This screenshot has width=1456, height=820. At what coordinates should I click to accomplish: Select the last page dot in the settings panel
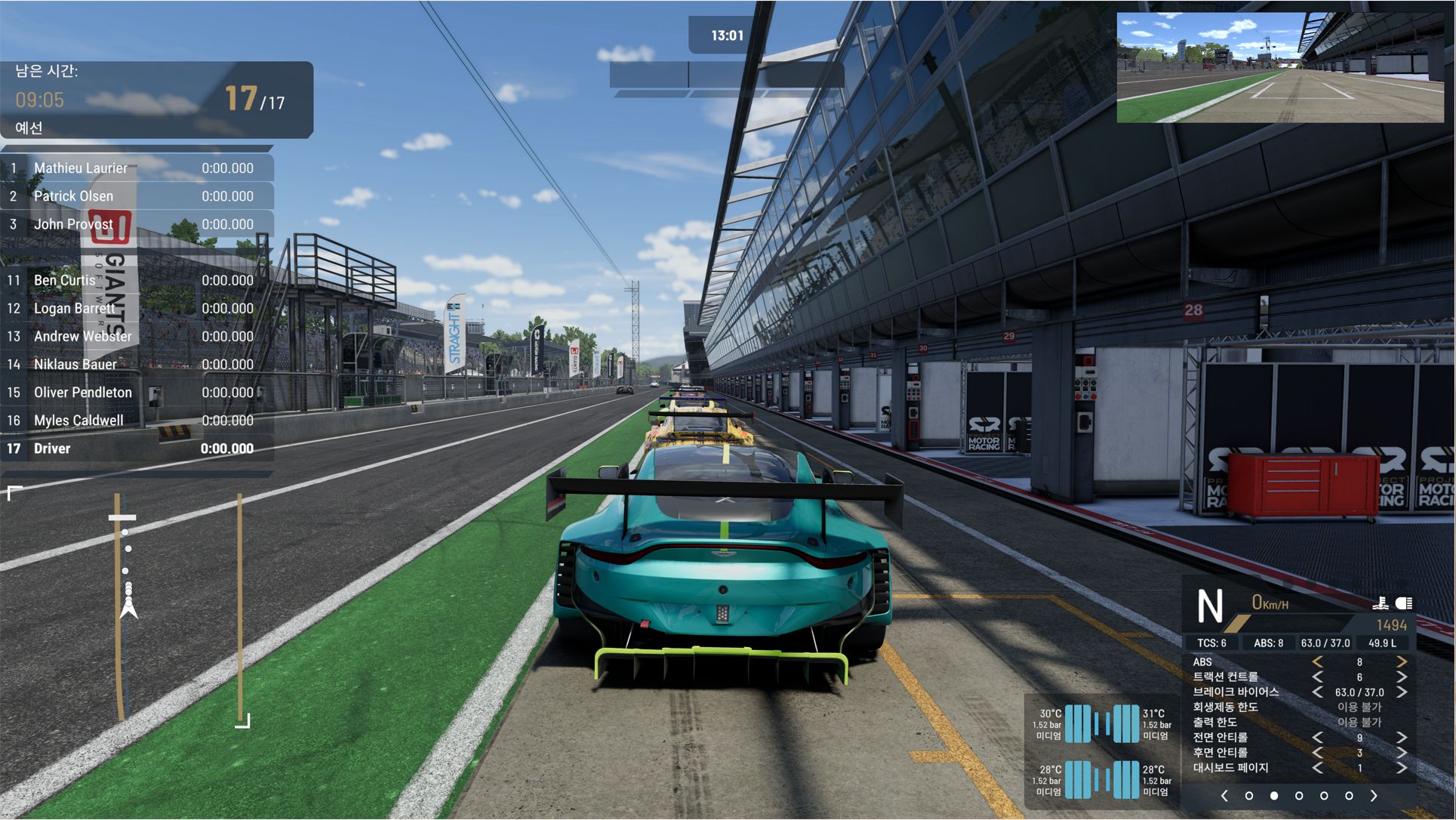[x=1349, y=796]
